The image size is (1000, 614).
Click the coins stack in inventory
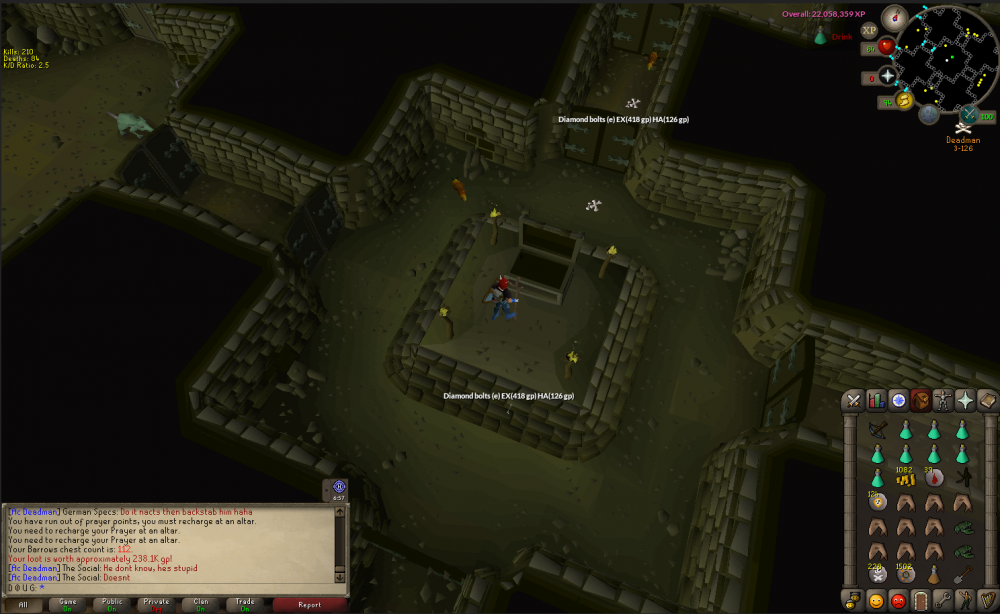click(905, 479)
